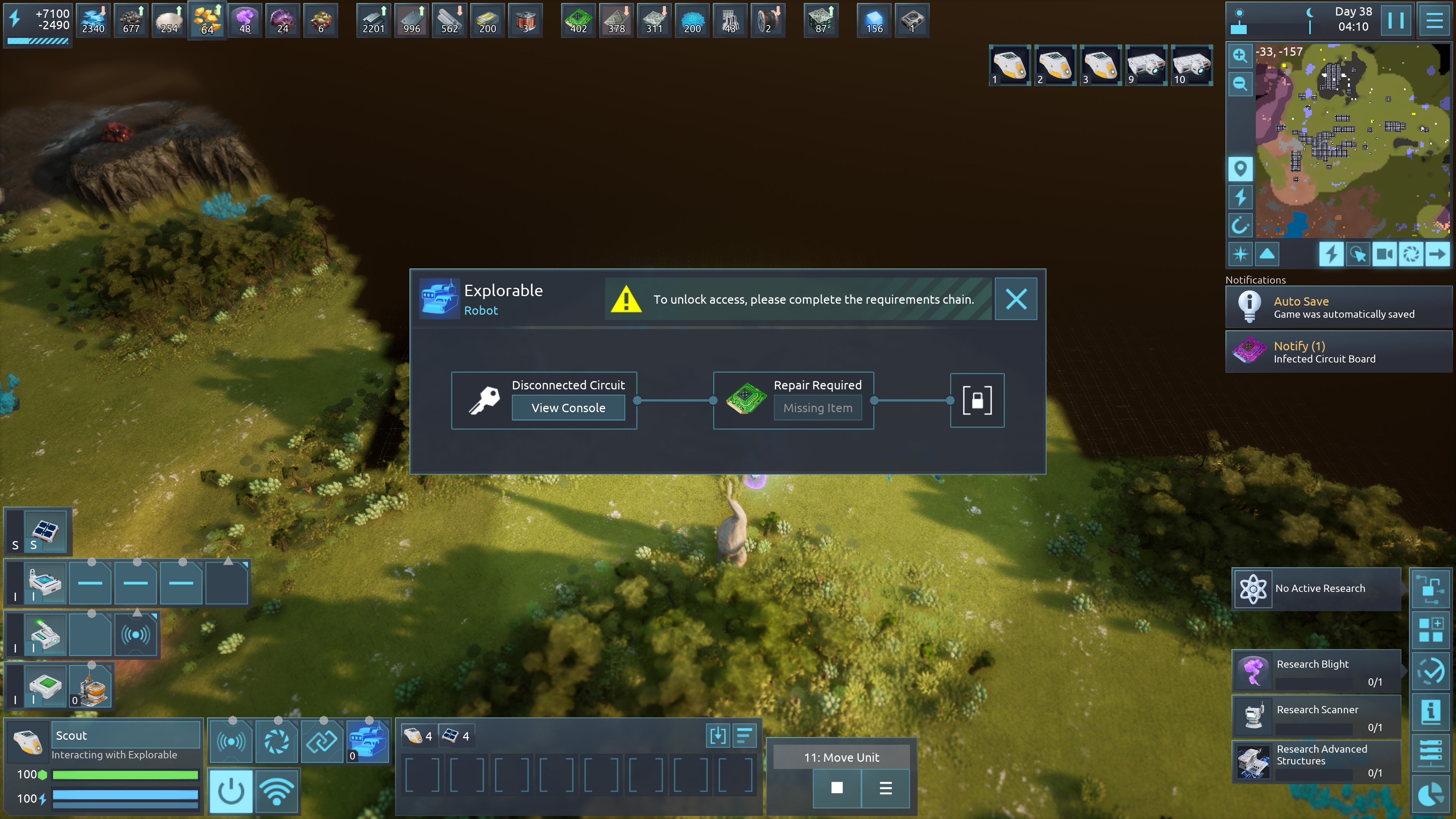Open the main hamburger menu

click(x=1434, y=21)
